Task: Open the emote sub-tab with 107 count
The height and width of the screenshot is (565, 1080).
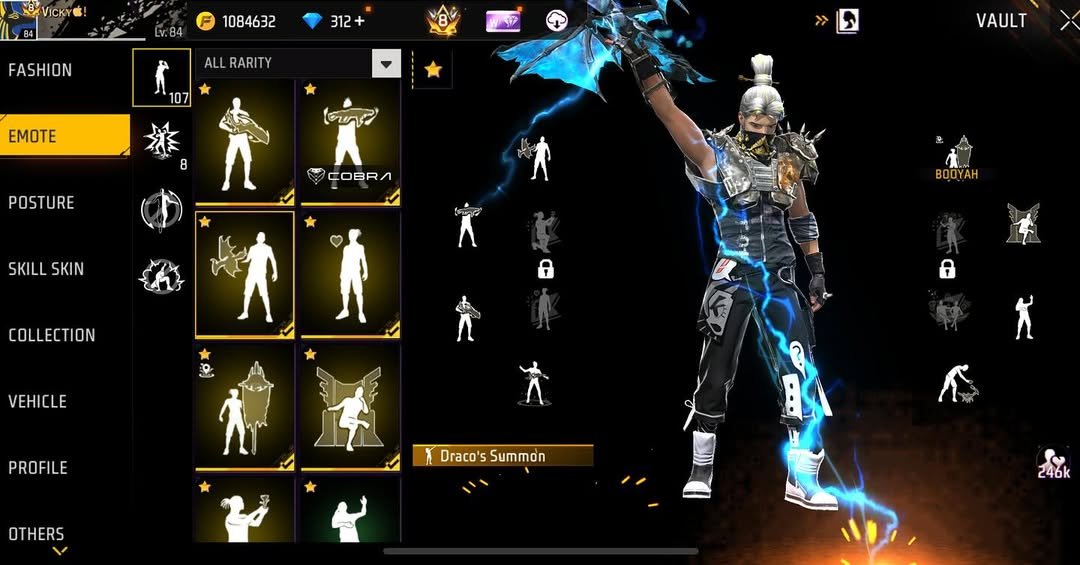Action: coord(161,78)
